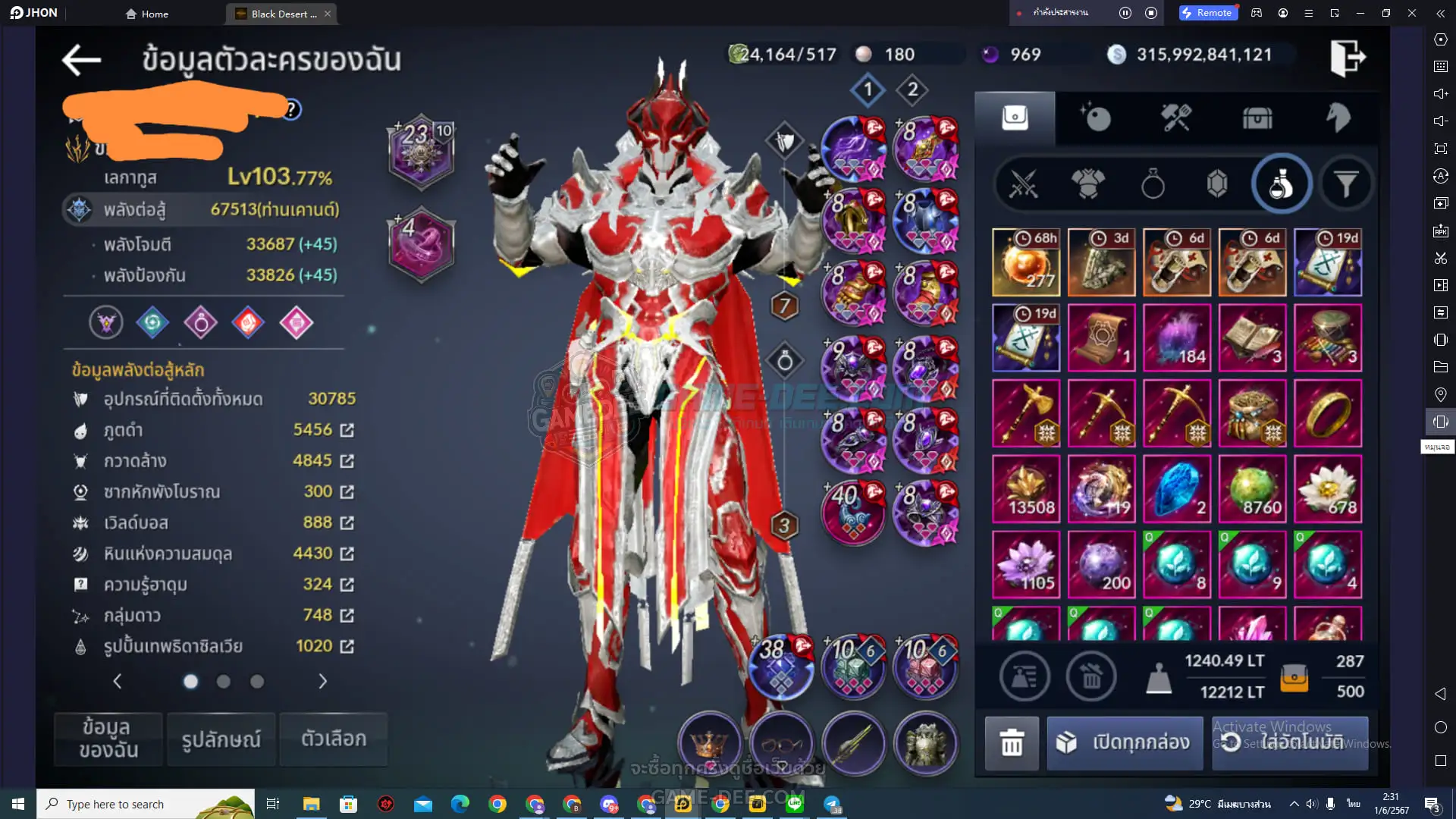This screenshot has height=819, width=1456.
Task: Open Black Spirit (ภูตดำ) power details
Action: (347, 430)
